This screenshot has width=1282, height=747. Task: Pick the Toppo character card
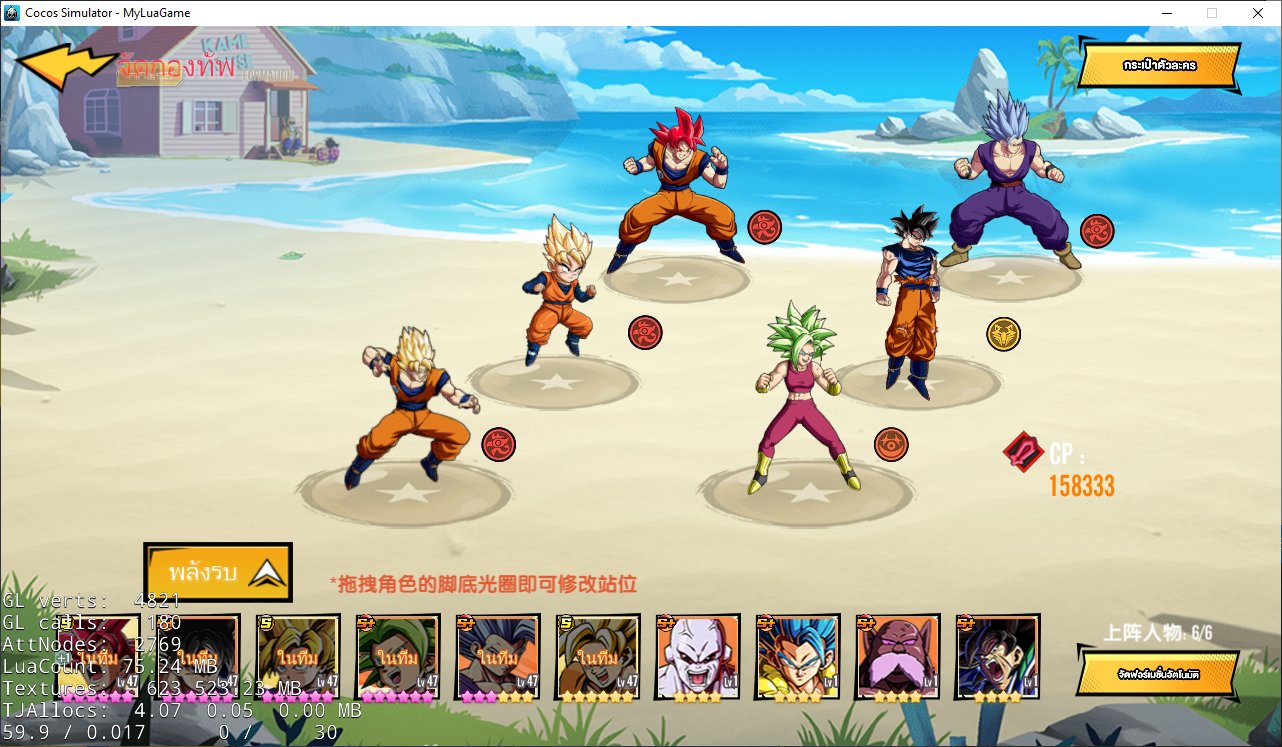point(897,657)
